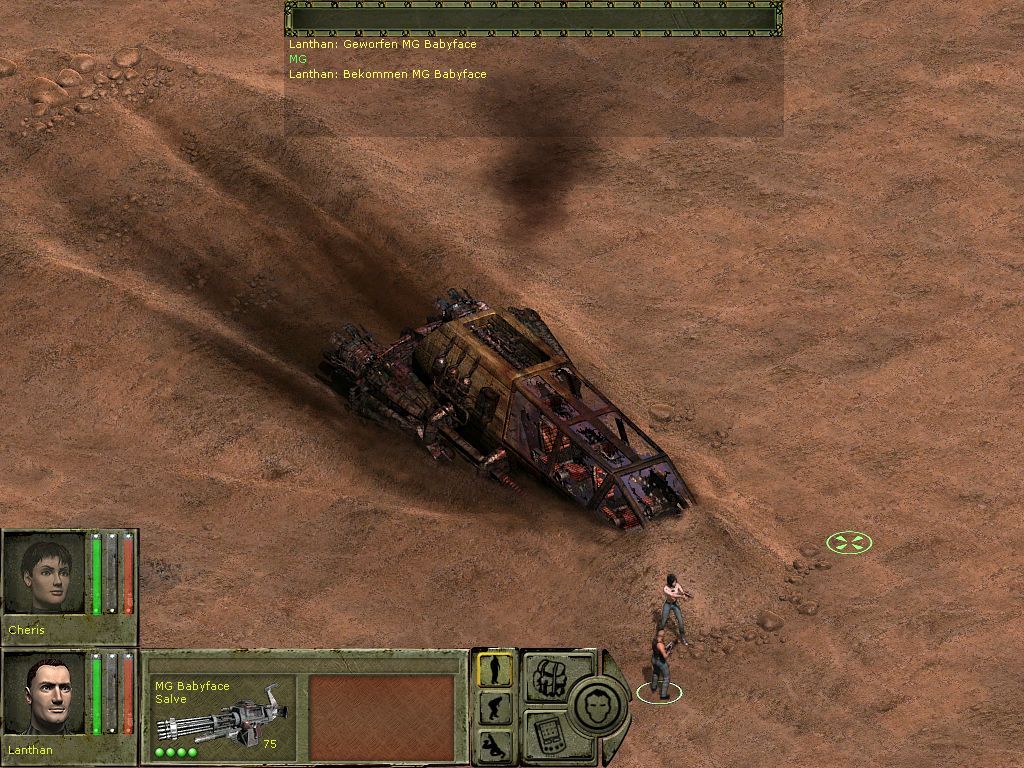Click the message log text bar at top
1024x768 pixels.
point(534,19)
